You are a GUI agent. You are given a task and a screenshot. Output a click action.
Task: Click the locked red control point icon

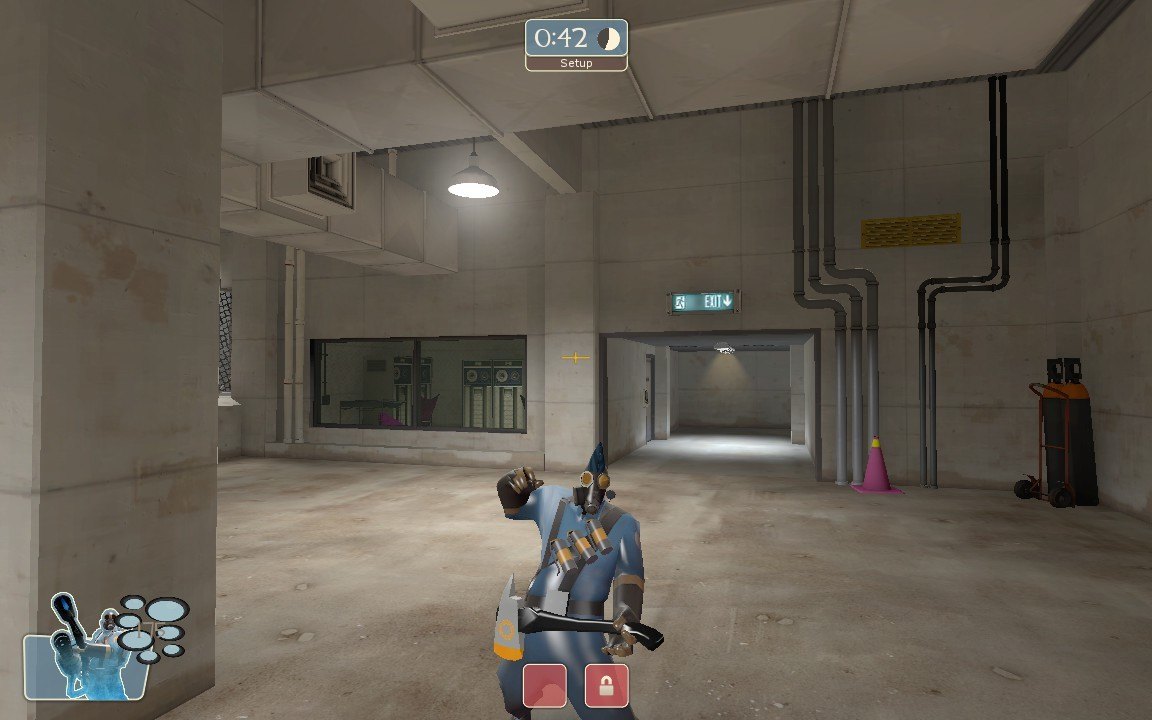click(x=607, y=686)
